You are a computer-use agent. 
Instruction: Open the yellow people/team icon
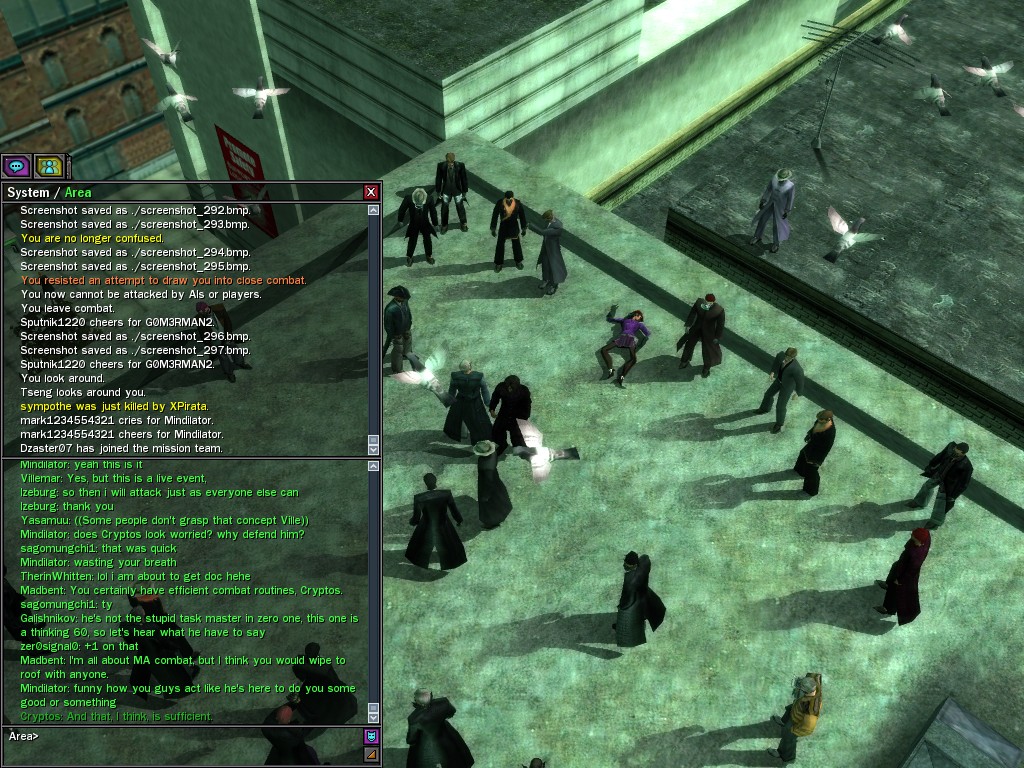coord(48,166)
